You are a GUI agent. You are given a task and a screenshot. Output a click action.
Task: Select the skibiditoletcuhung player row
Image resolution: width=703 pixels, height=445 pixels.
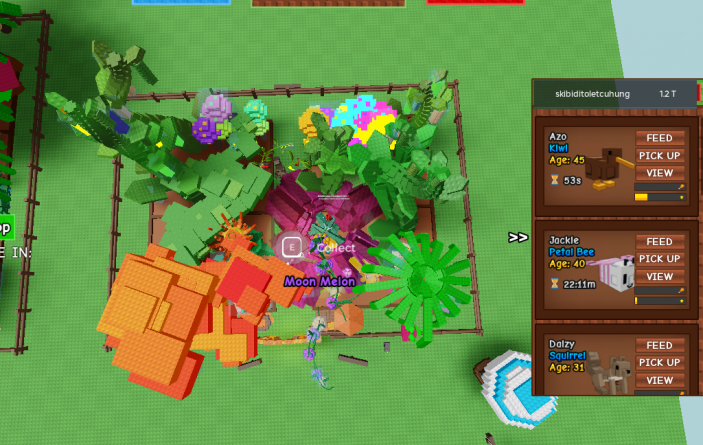615,94
